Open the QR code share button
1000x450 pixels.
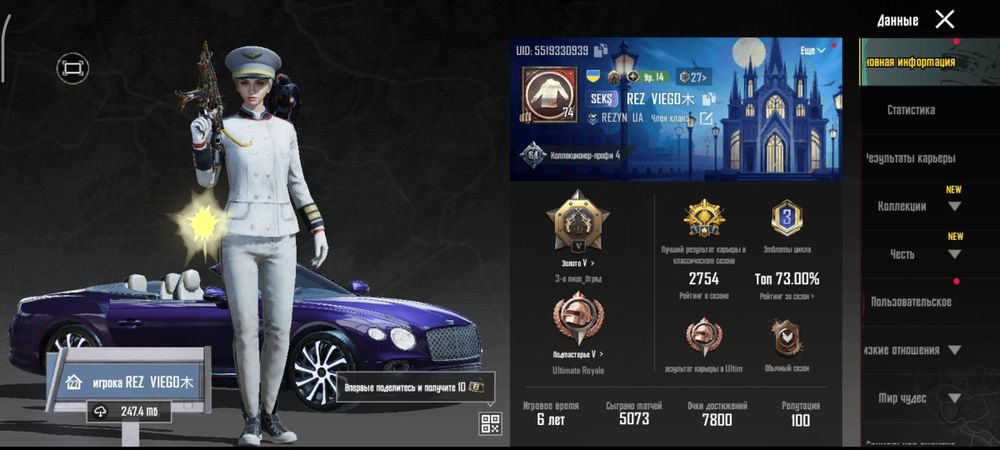coord(490,423)
